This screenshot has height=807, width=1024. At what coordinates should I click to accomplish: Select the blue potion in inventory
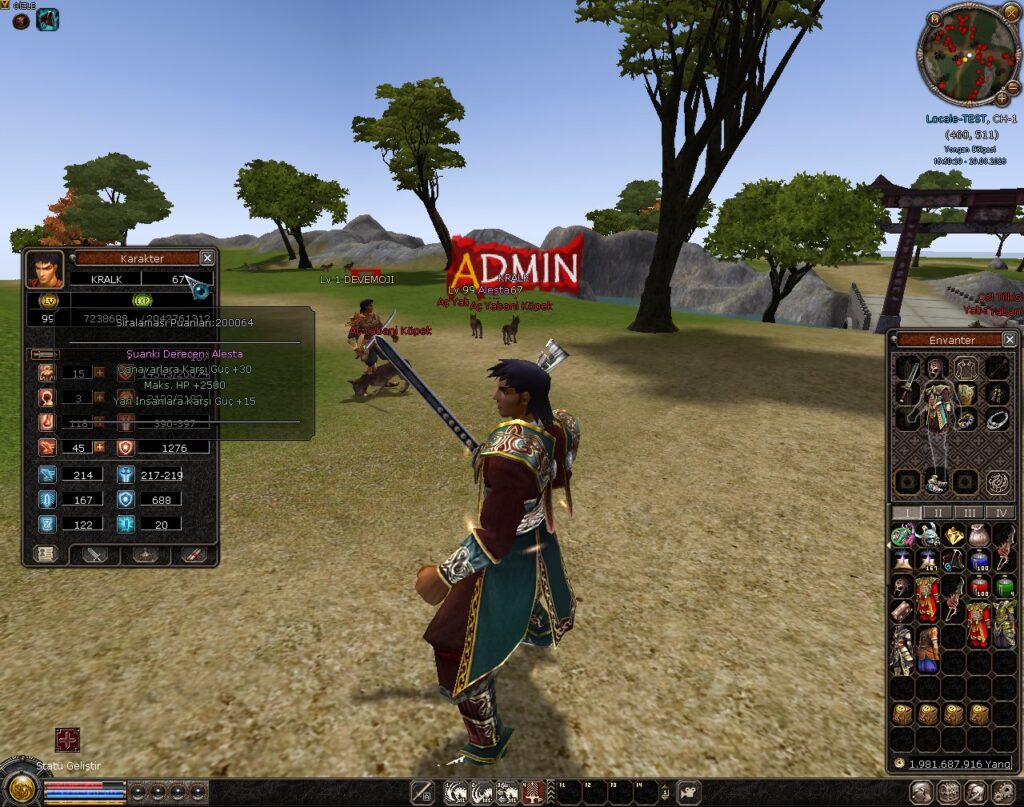click(978, 561)
